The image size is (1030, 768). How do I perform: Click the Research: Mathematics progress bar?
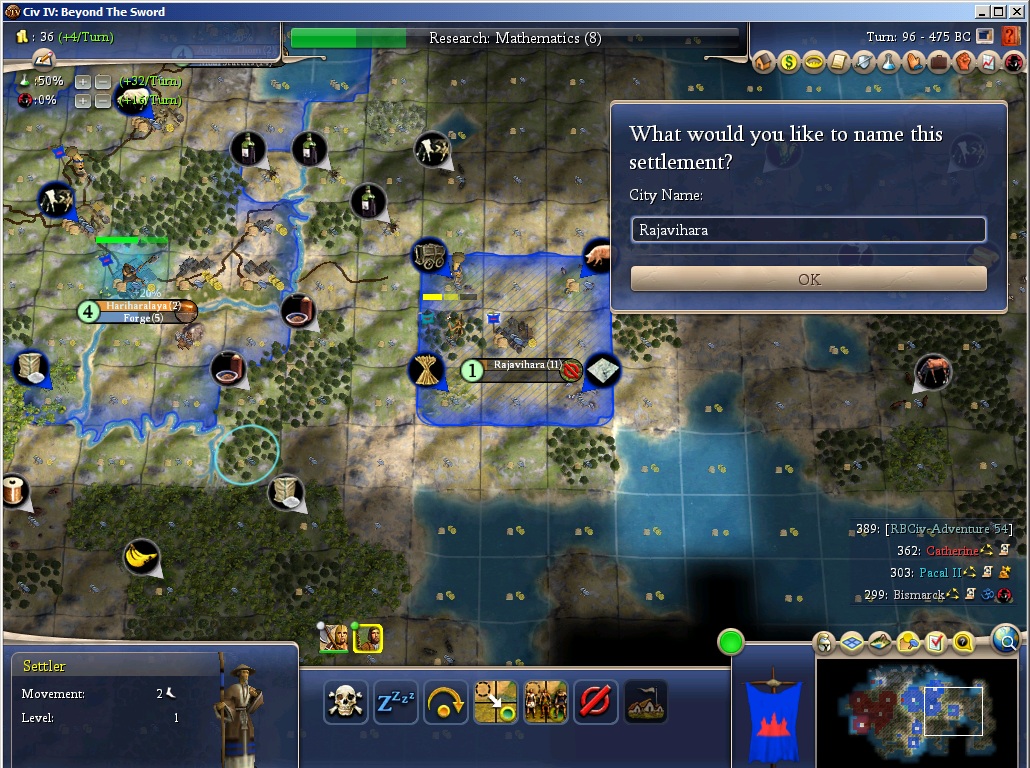(515, 38)
